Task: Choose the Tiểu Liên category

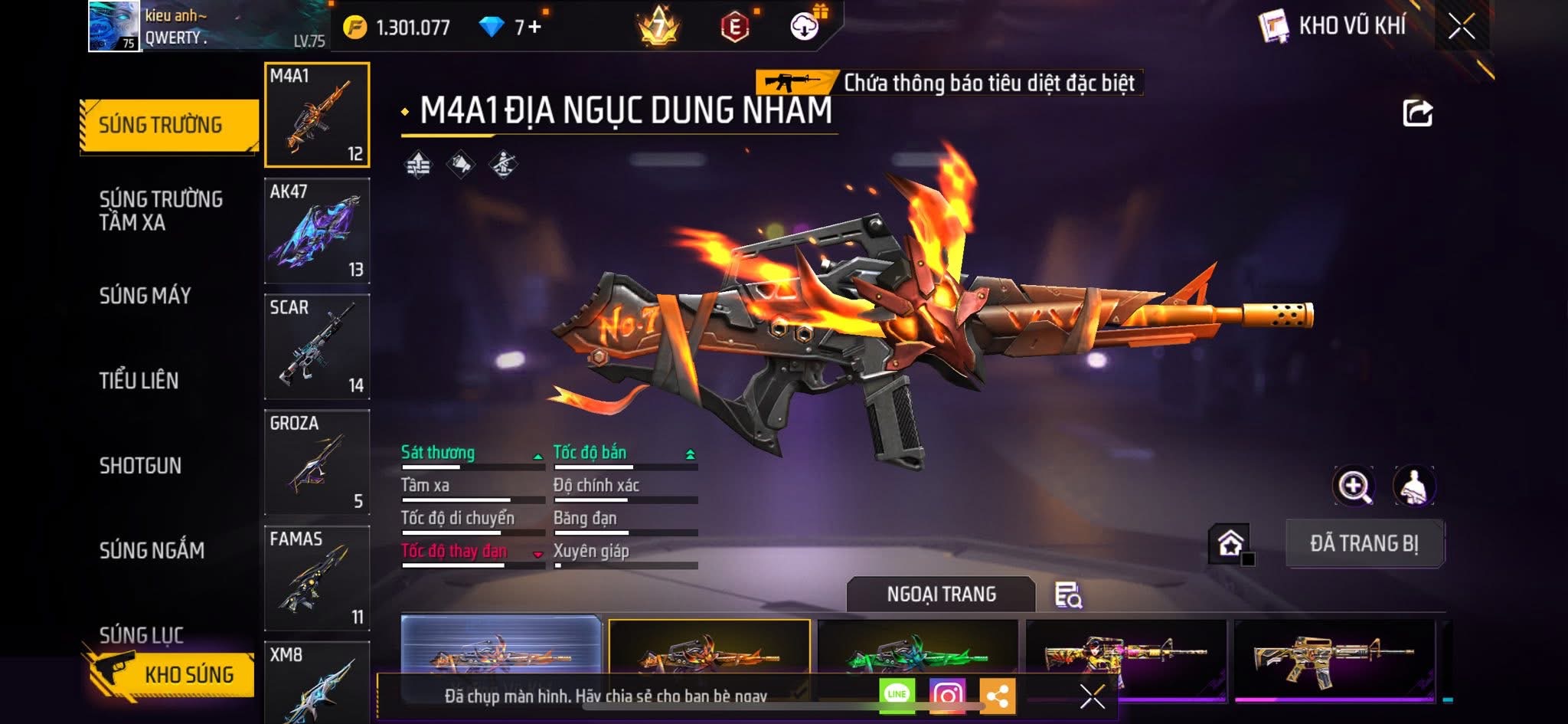Action: click(x=139, y=381)
